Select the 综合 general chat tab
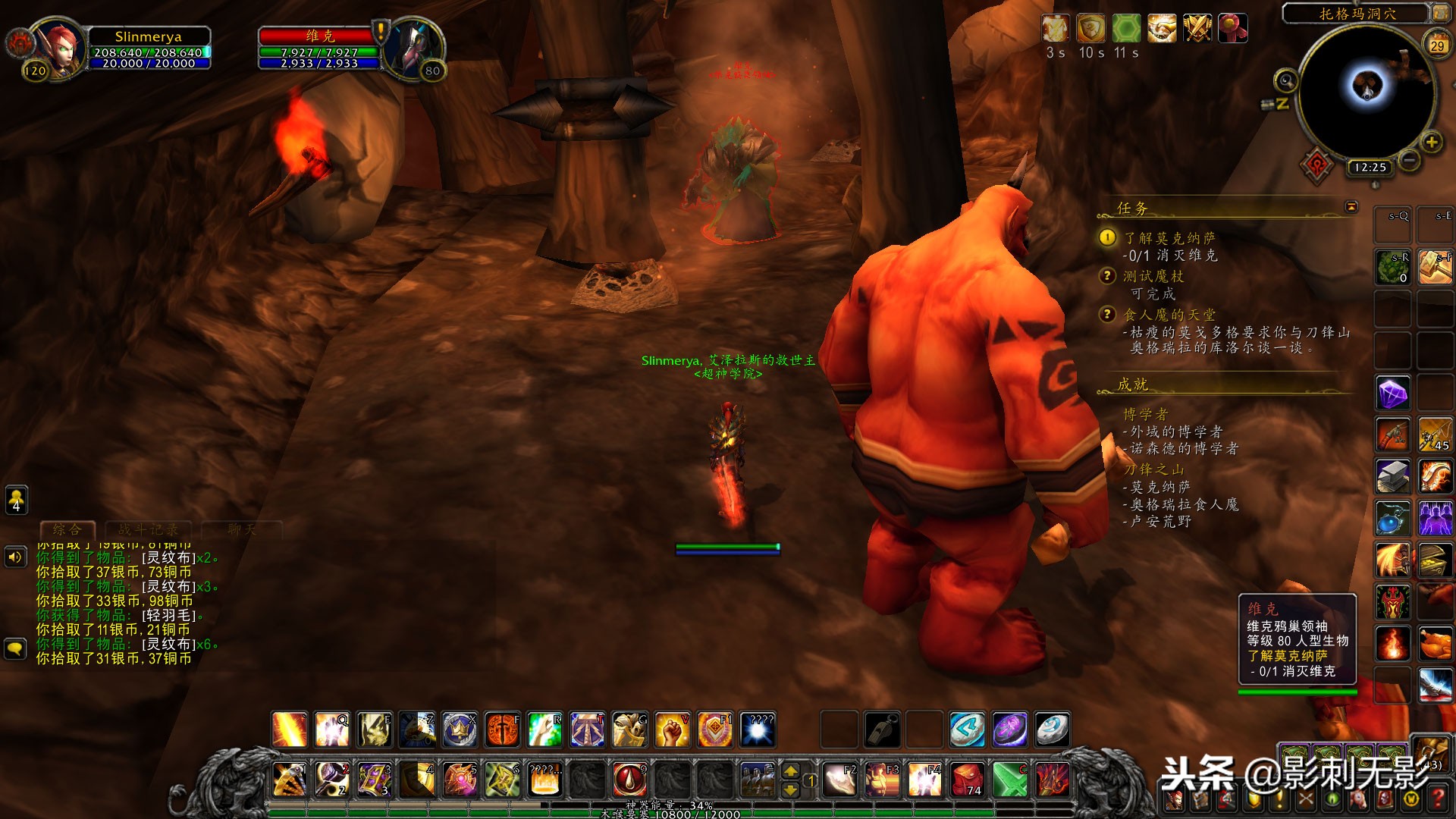Viewport: 1456px width, 819px height. [67, 530]
